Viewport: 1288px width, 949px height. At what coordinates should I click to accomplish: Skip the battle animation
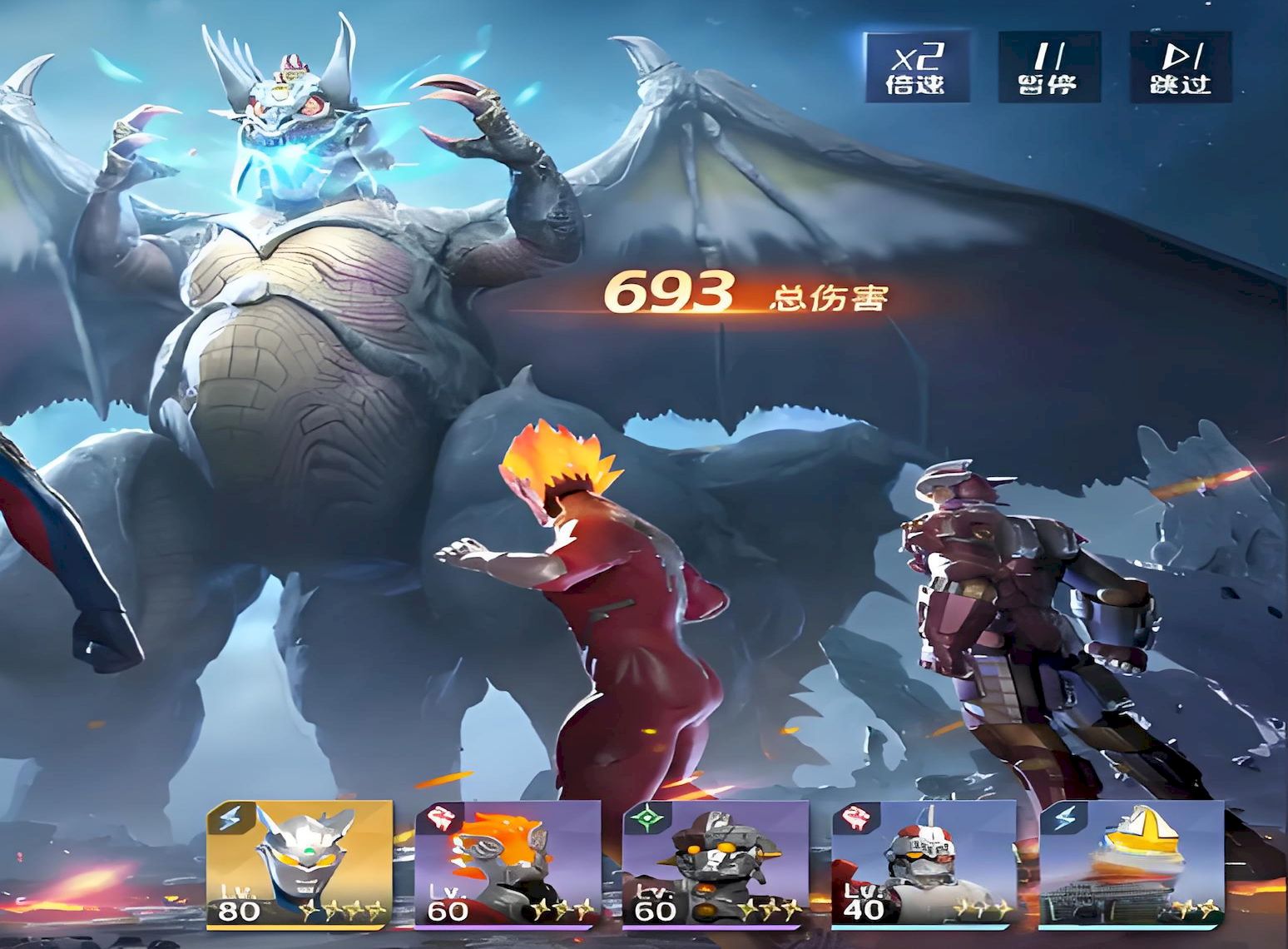(1180, 68)
